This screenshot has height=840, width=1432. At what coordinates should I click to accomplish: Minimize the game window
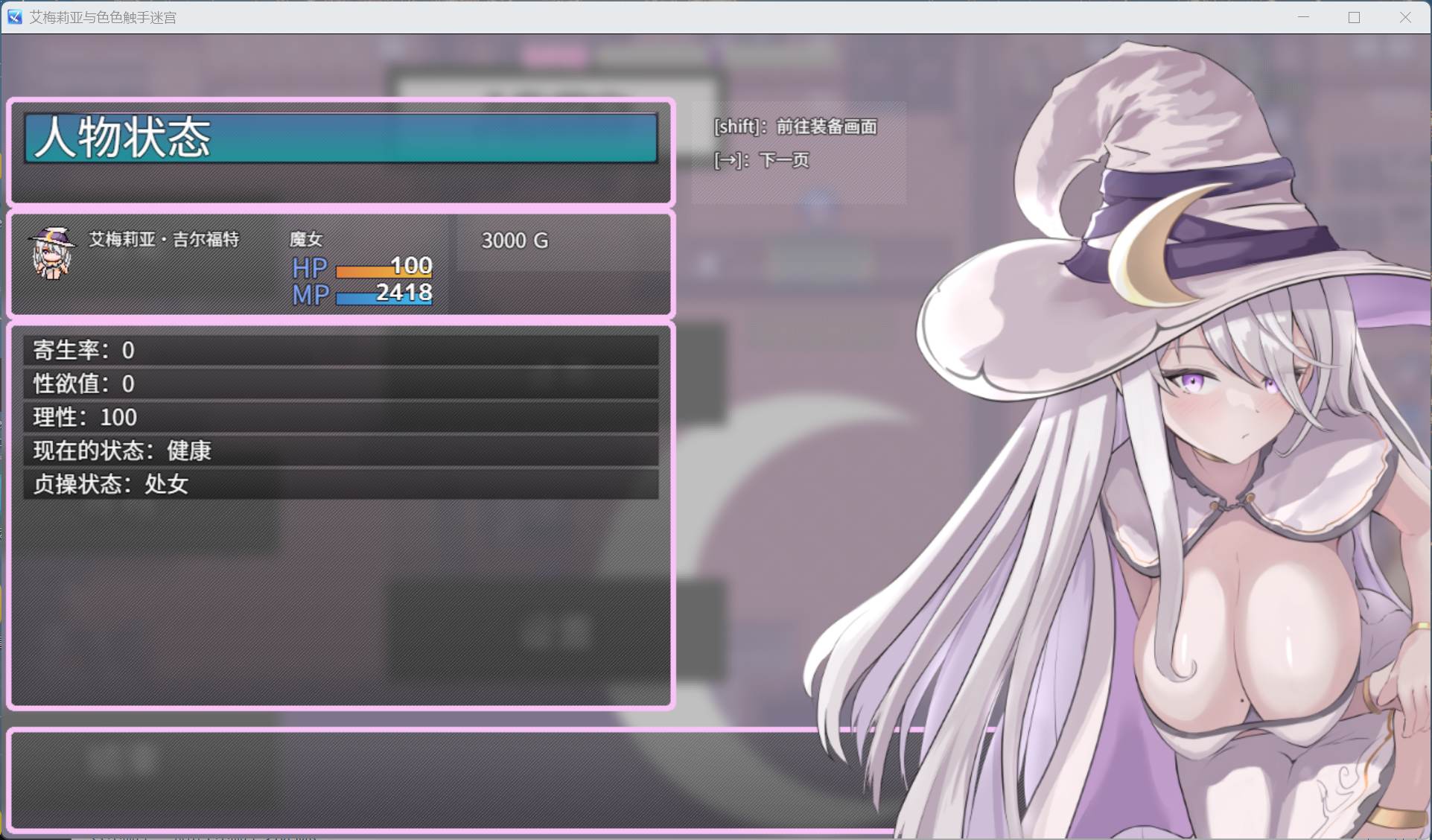pyautogui.click(x=1301, y=16)
